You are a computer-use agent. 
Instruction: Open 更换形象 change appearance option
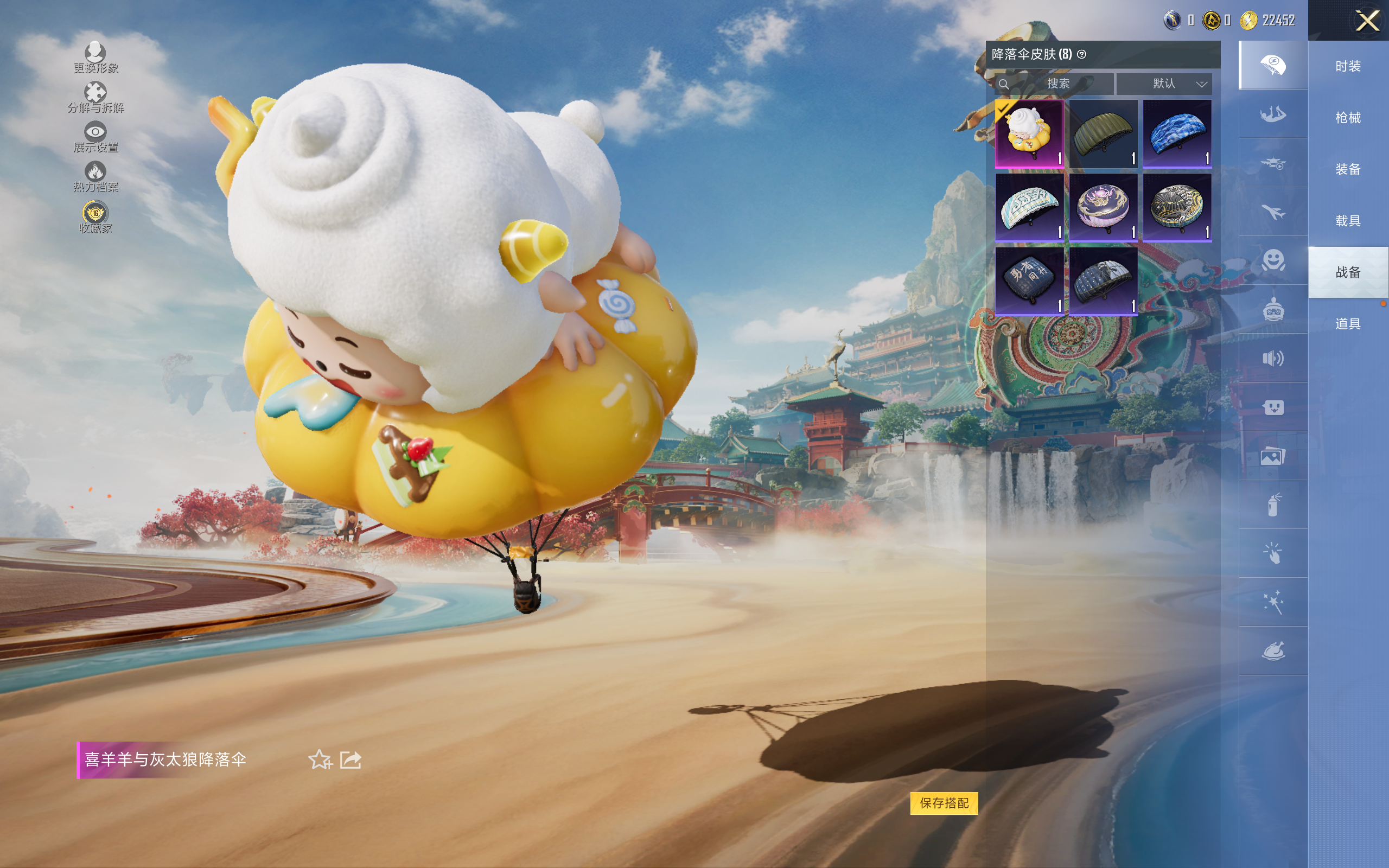coord(95,58)
